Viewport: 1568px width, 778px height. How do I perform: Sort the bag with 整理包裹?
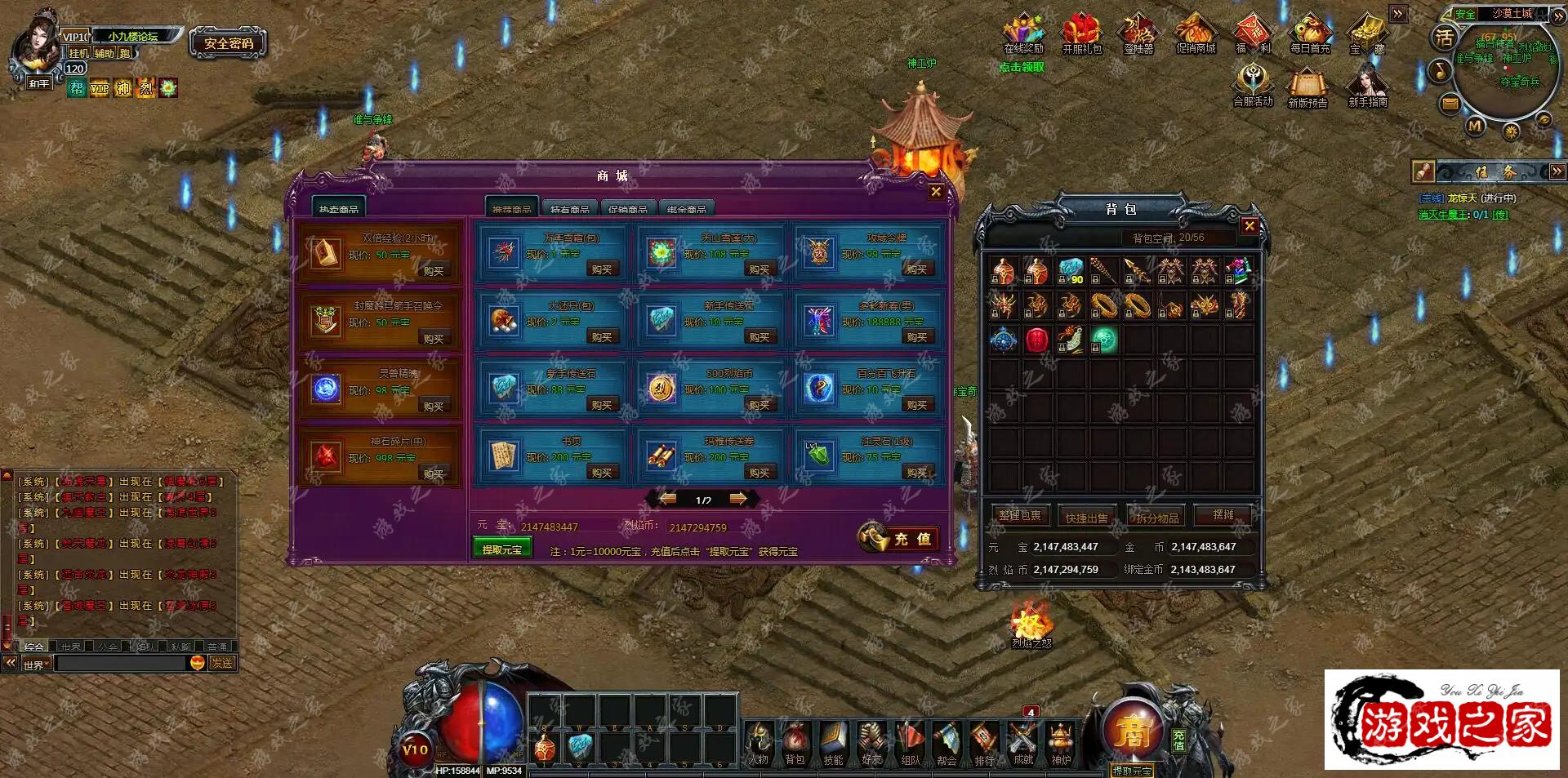click(1020, 516)
